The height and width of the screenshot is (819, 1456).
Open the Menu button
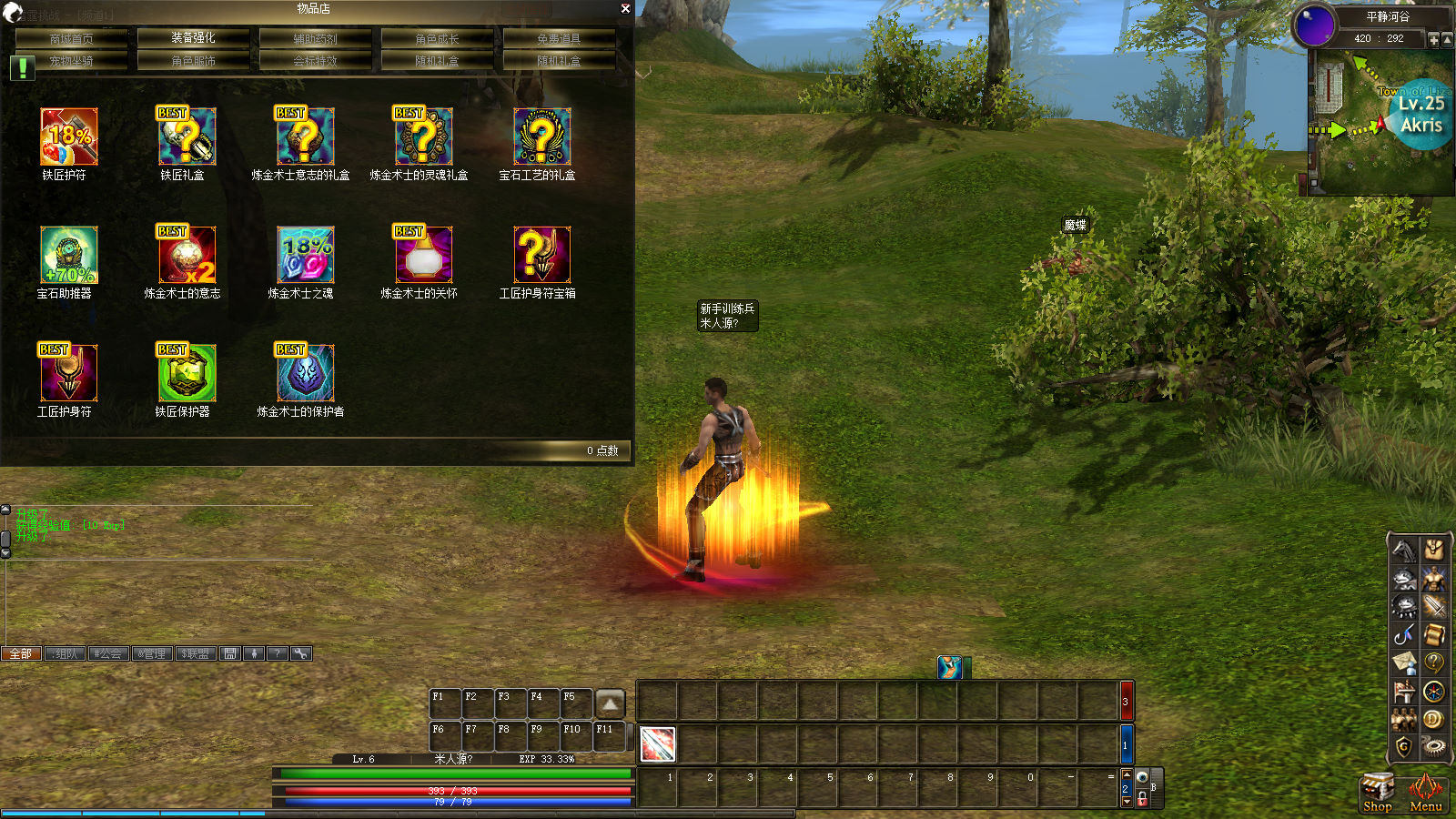click(x=1425, y=792)
